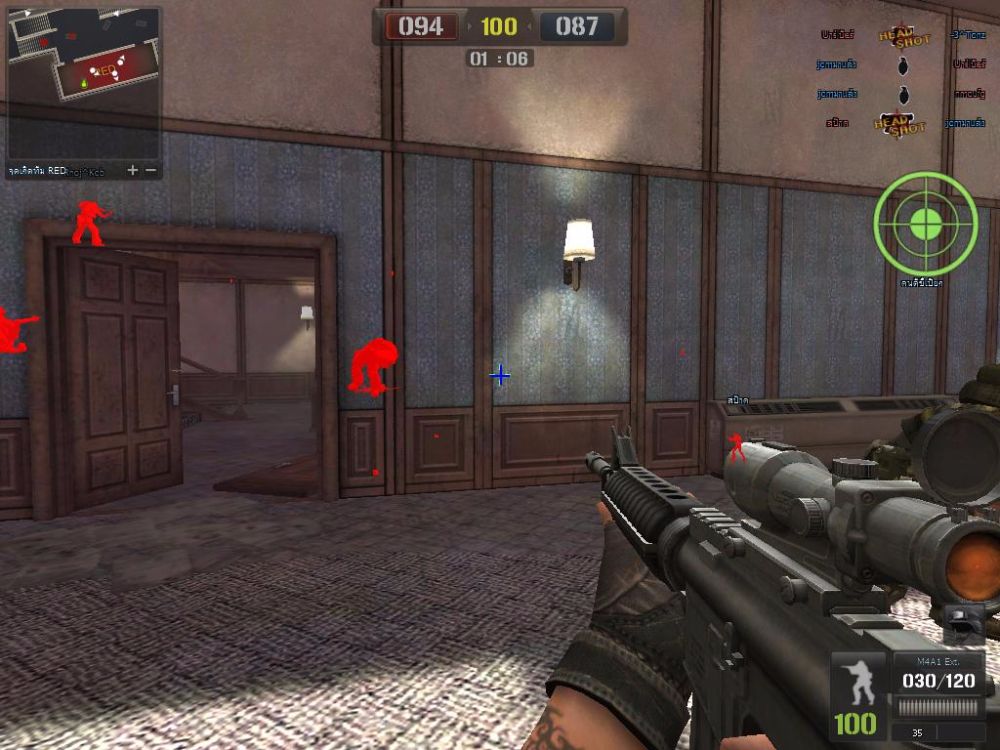Viewport: 1000px width, 750px height.
Task: Click the helmet icon above the weapon panel
Action: click(963, 622)
